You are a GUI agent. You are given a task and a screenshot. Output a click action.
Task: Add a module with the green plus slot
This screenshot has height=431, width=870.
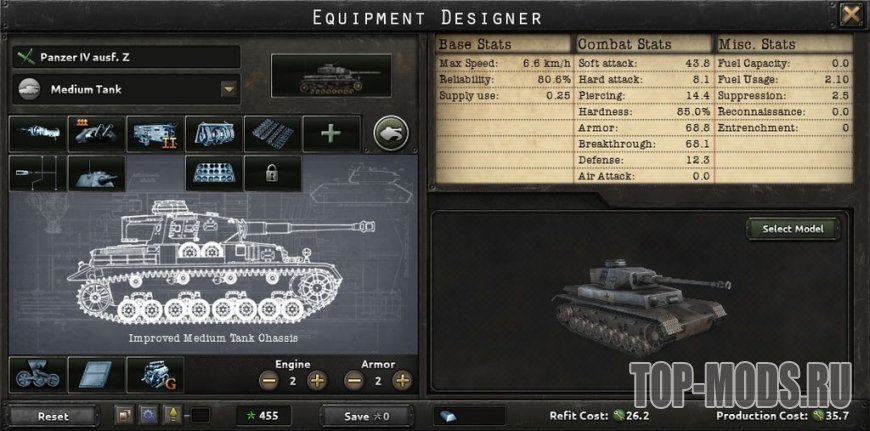click(331, 134)
